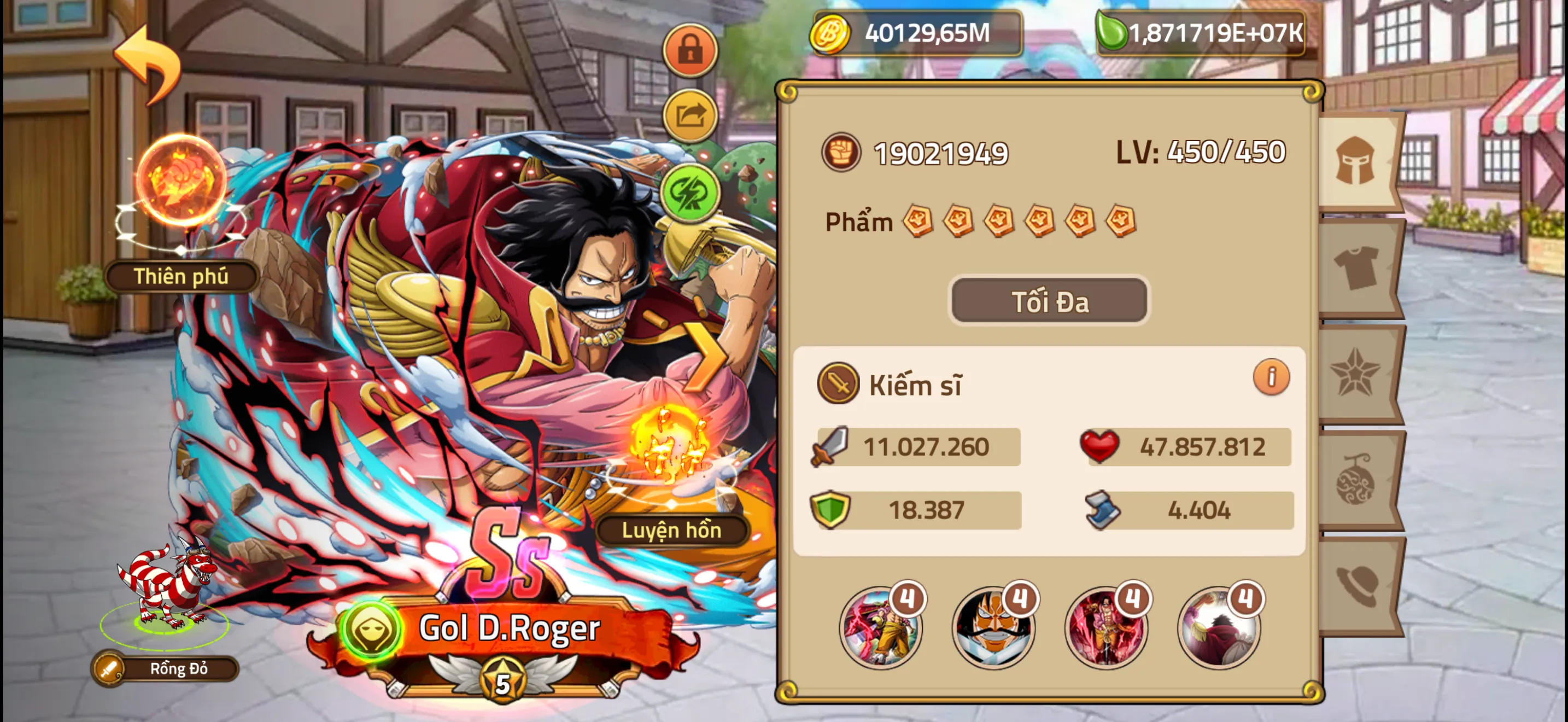Click the red heart HP stat icon
Screen dimensions: 1568x722
[x=1099, y=445]
